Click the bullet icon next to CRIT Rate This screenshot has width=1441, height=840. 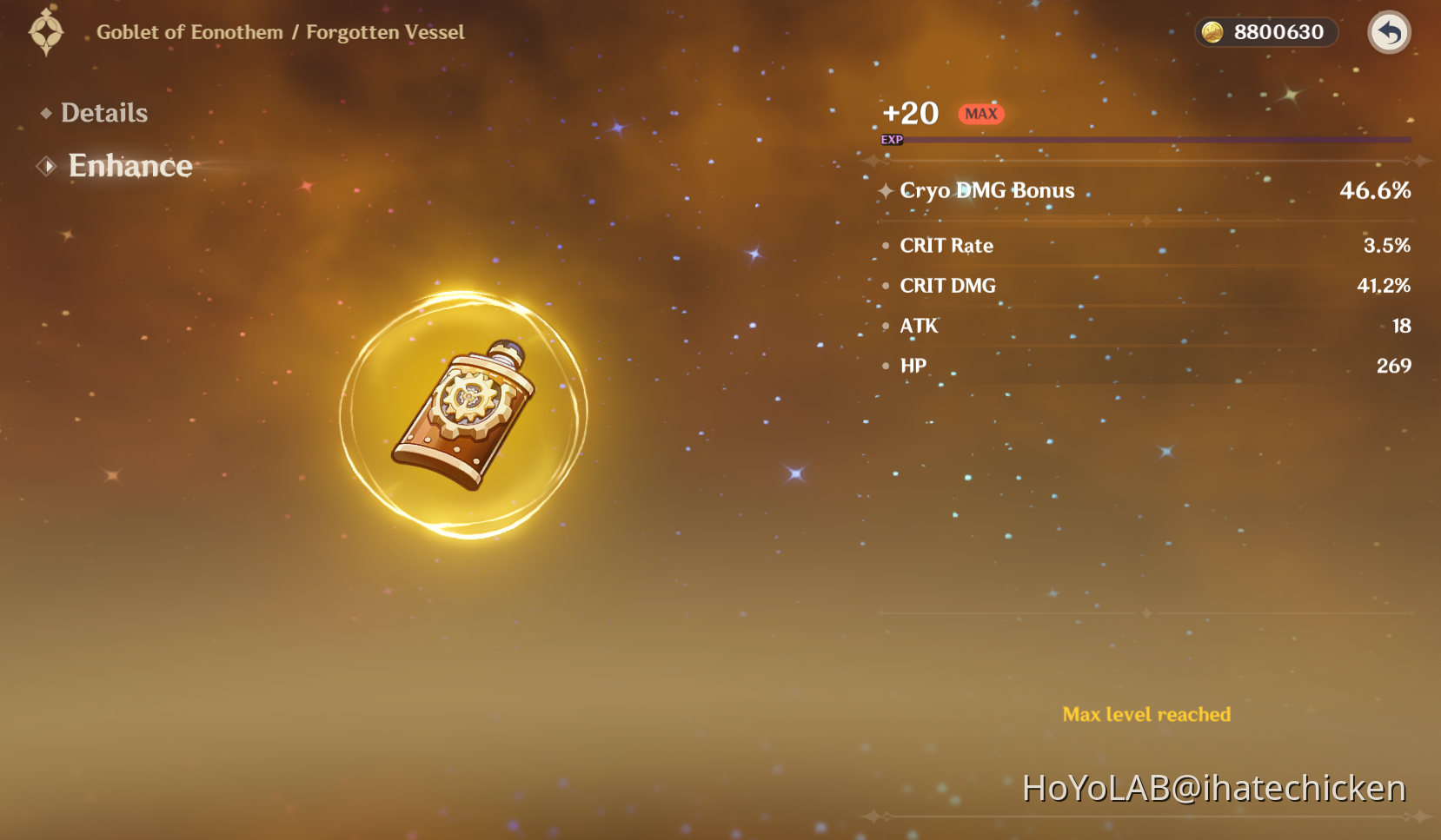click(x=885, y=245)
